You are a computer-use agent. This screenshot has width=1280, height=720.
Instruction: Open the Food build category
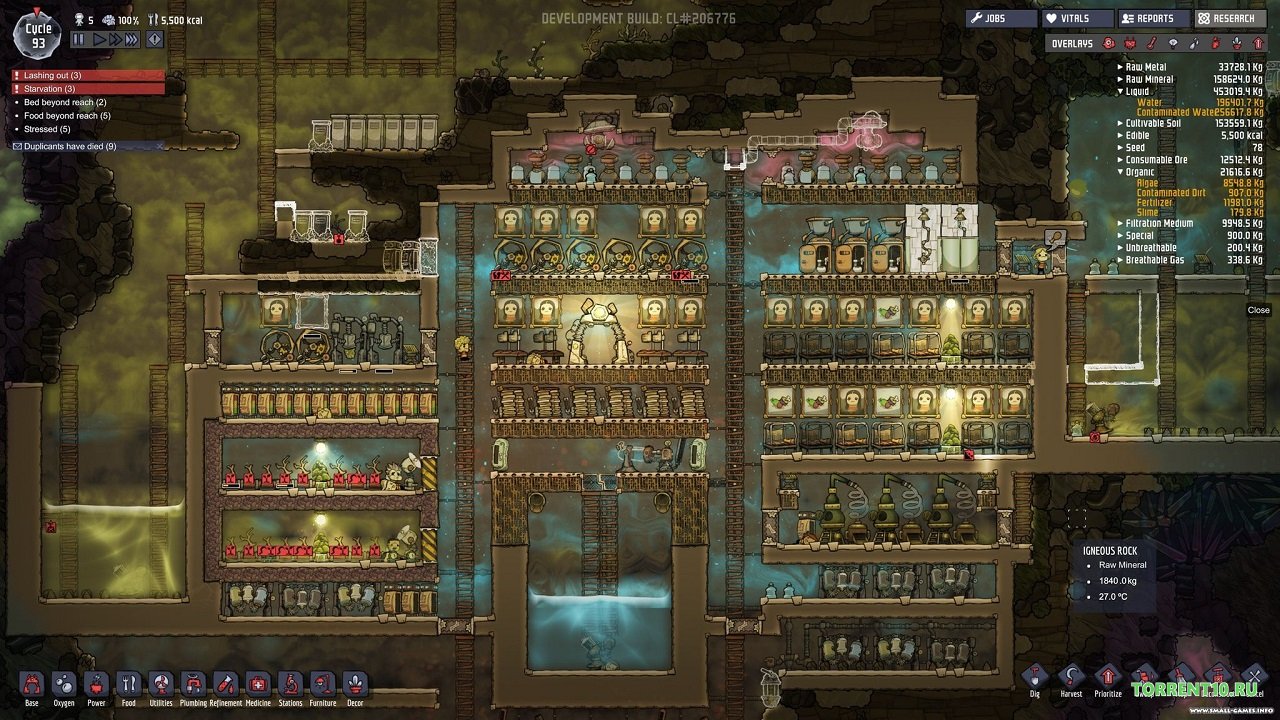128,687
